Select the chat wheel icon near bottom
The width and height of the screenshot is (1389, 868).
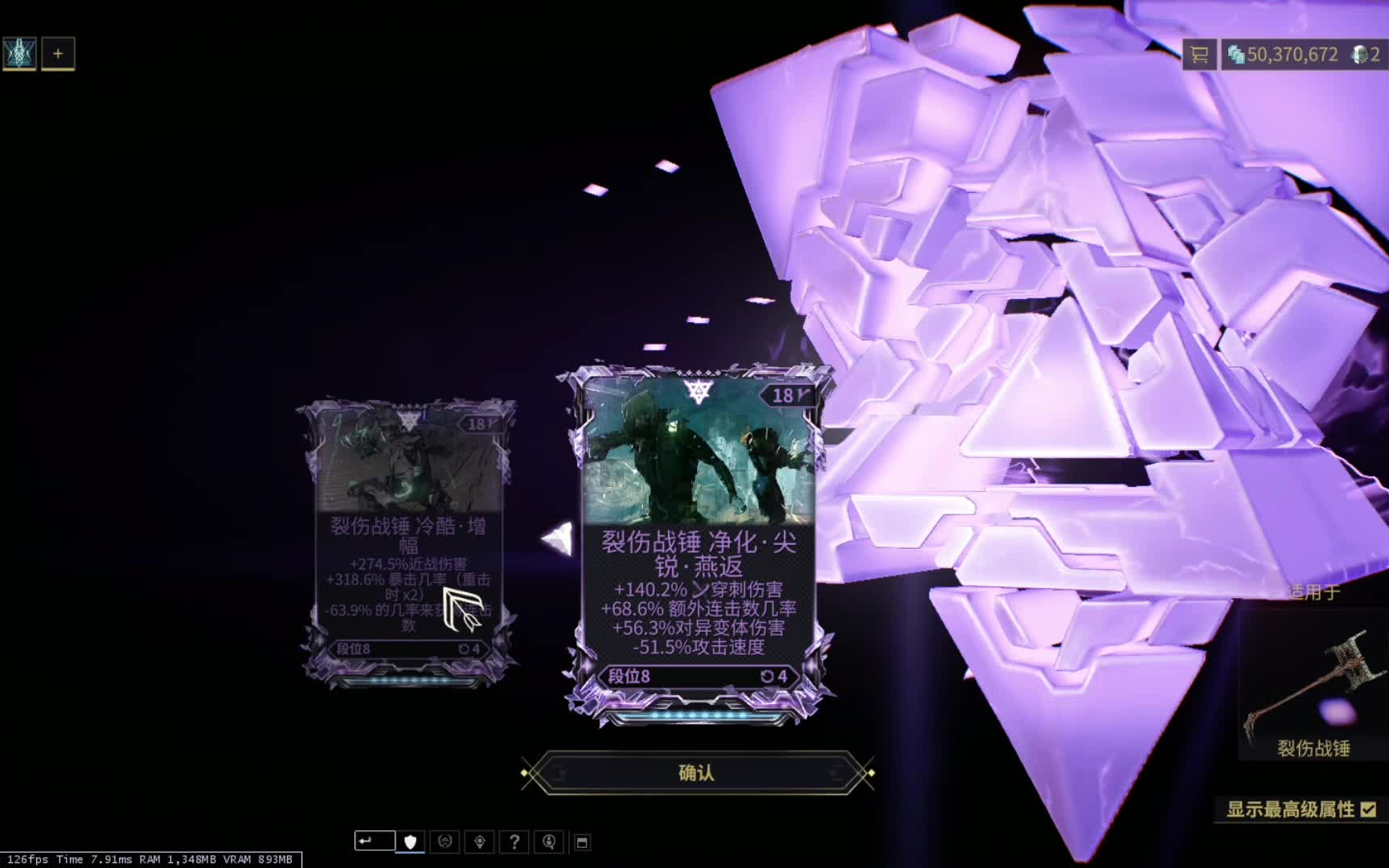point(445,841)
